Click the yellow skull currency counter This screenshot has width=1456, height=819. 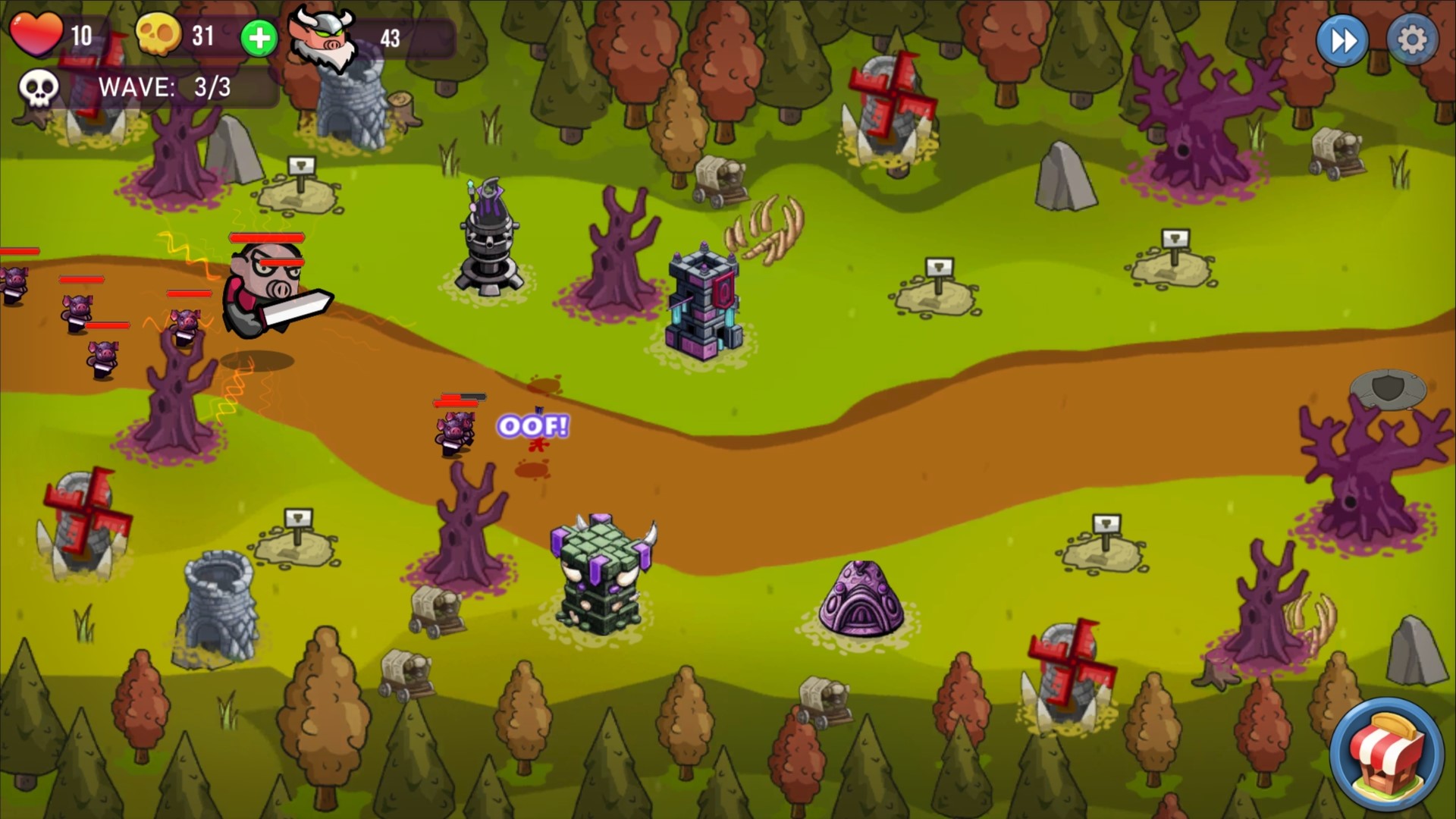click(157, 34)
